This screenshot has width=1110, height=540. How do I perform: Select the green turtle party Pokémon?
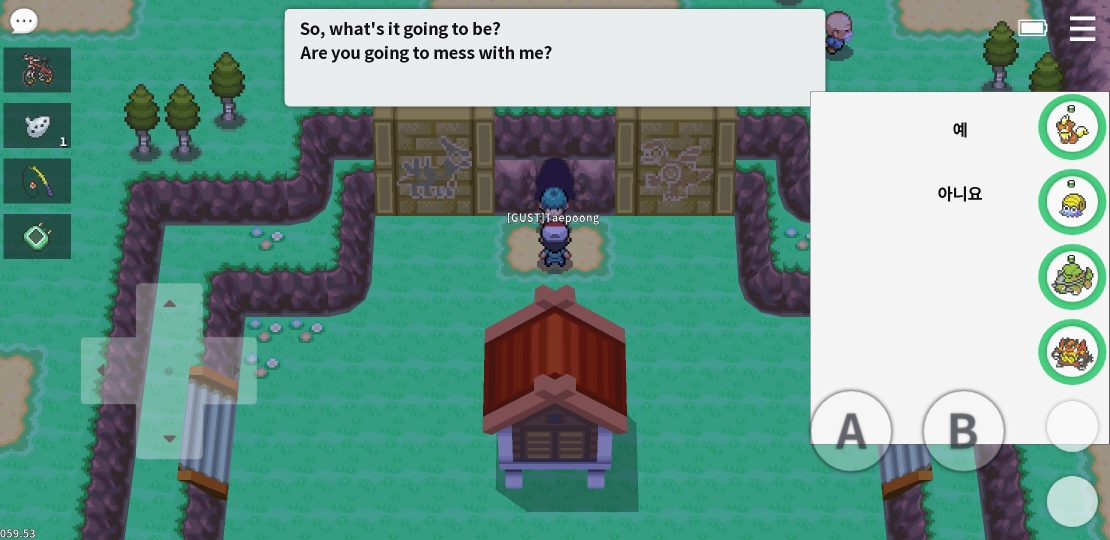point(1072,277)
